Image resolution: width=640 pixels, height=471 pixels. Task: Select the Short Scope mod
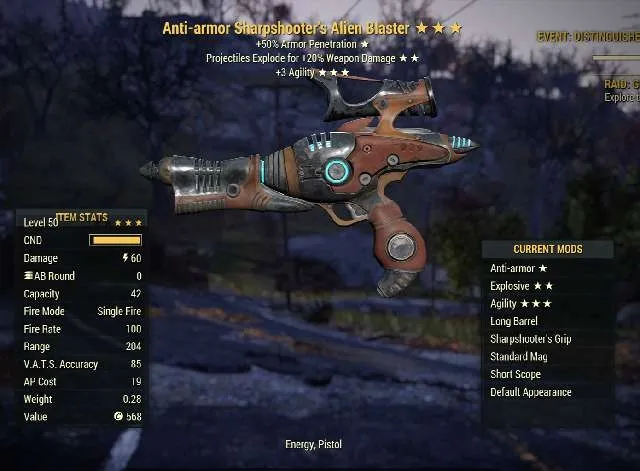548,374
